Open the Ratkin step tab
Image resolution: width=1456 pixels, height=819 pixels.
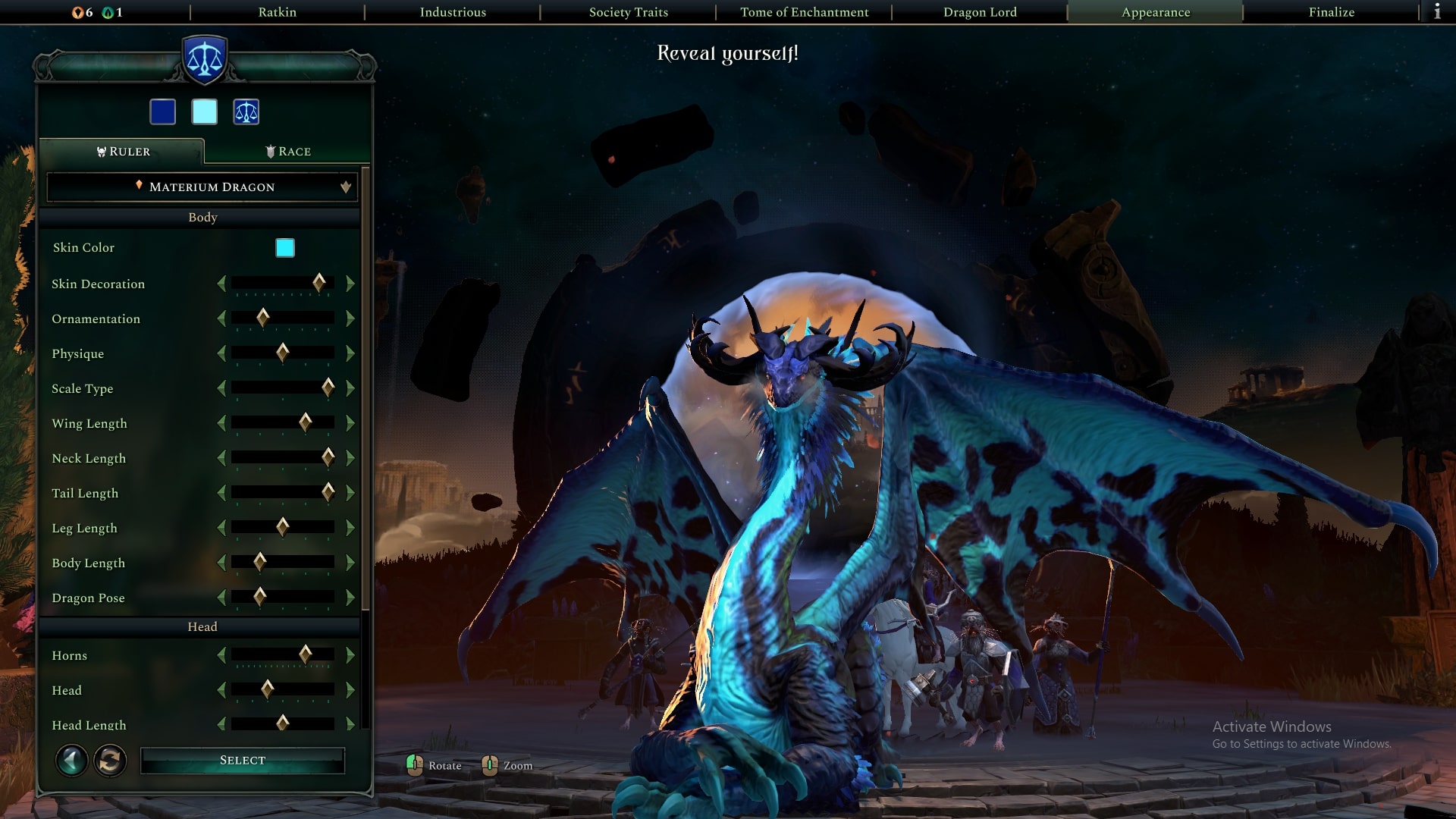tap(277, 12)
